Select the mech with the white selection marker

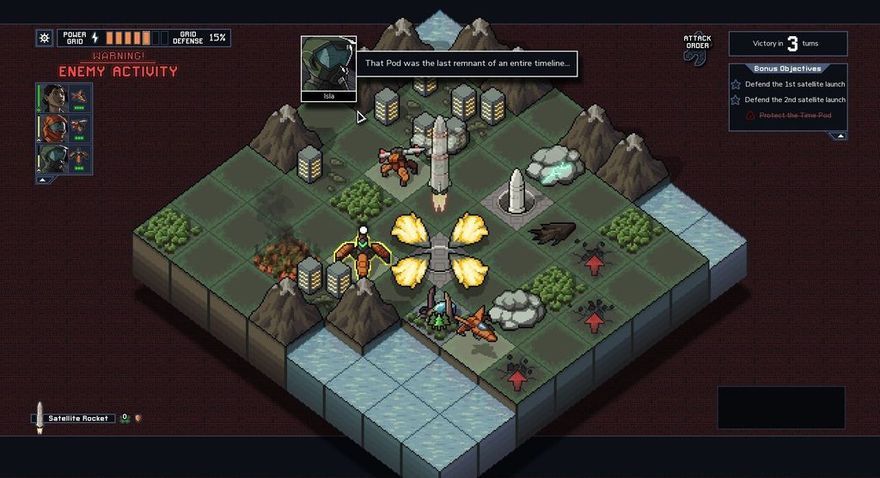pyautogui.click(x=363, y=256)
